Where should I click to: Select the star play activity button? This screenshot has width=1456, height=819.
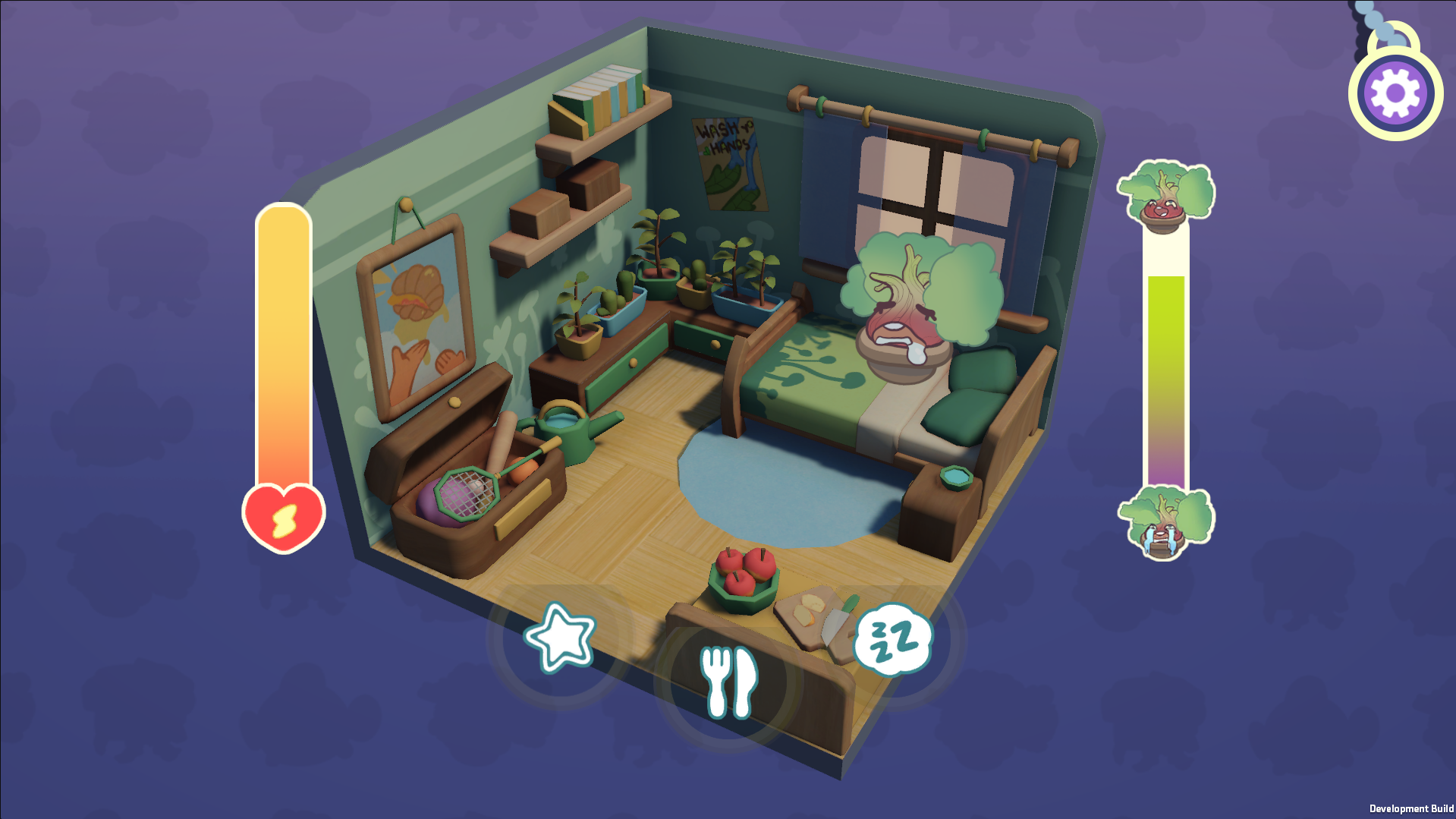click(561, 638)
